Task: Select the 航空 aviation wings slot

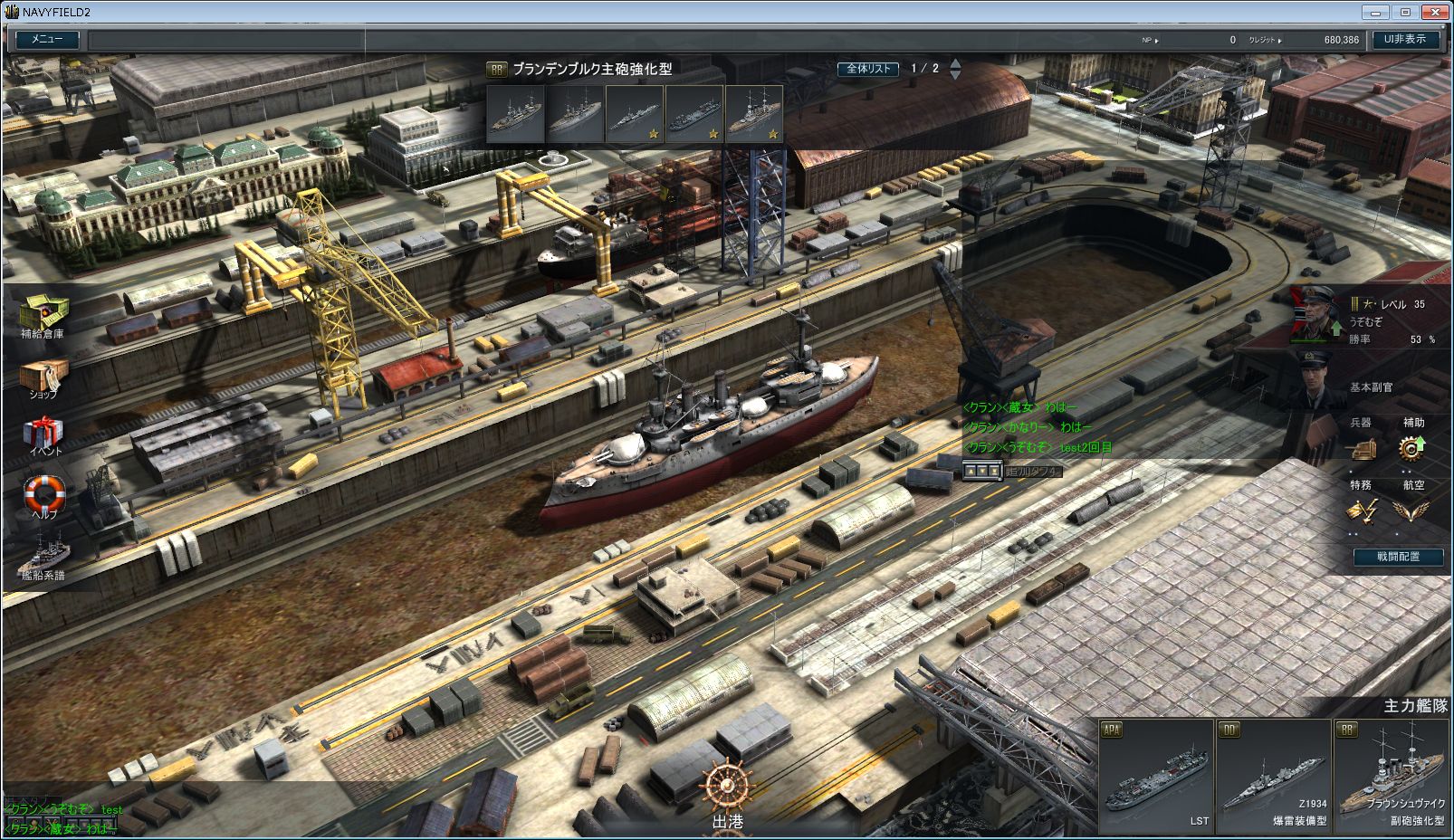Action: 1411,511
